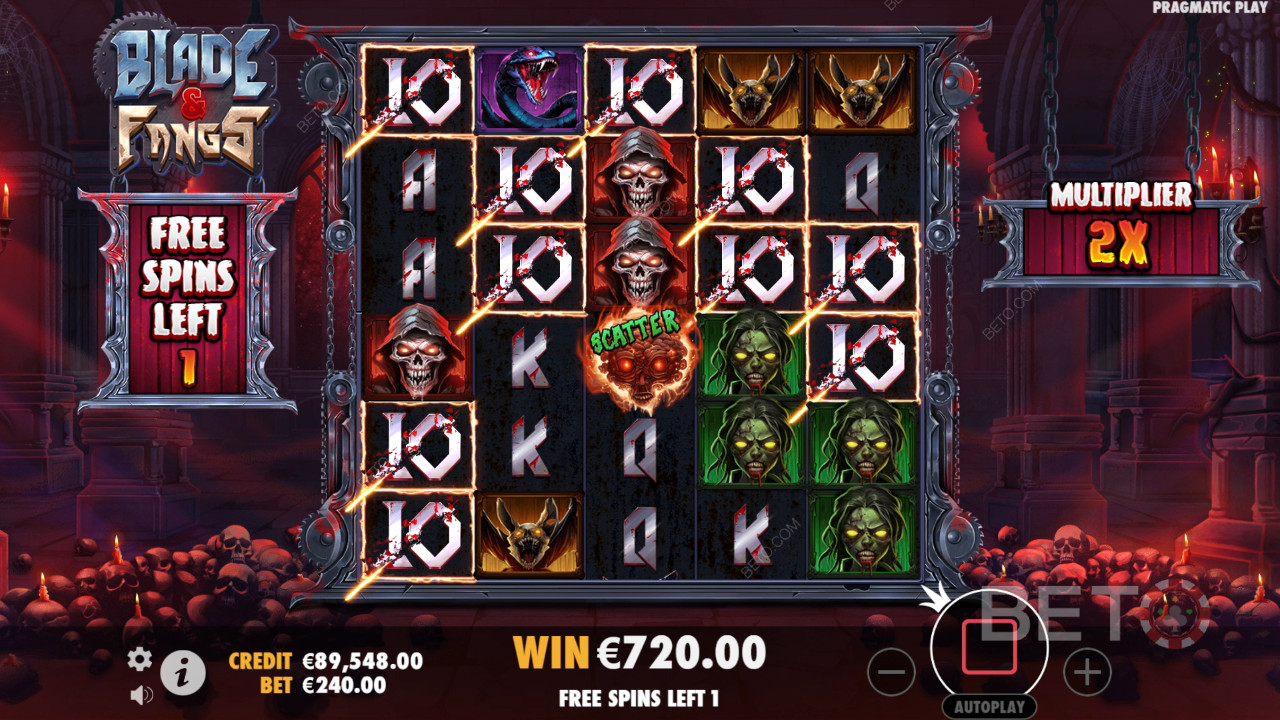The image size is (1280, 720).
Task: Toggle the sound speaker icon
Action: pos(141,693)
